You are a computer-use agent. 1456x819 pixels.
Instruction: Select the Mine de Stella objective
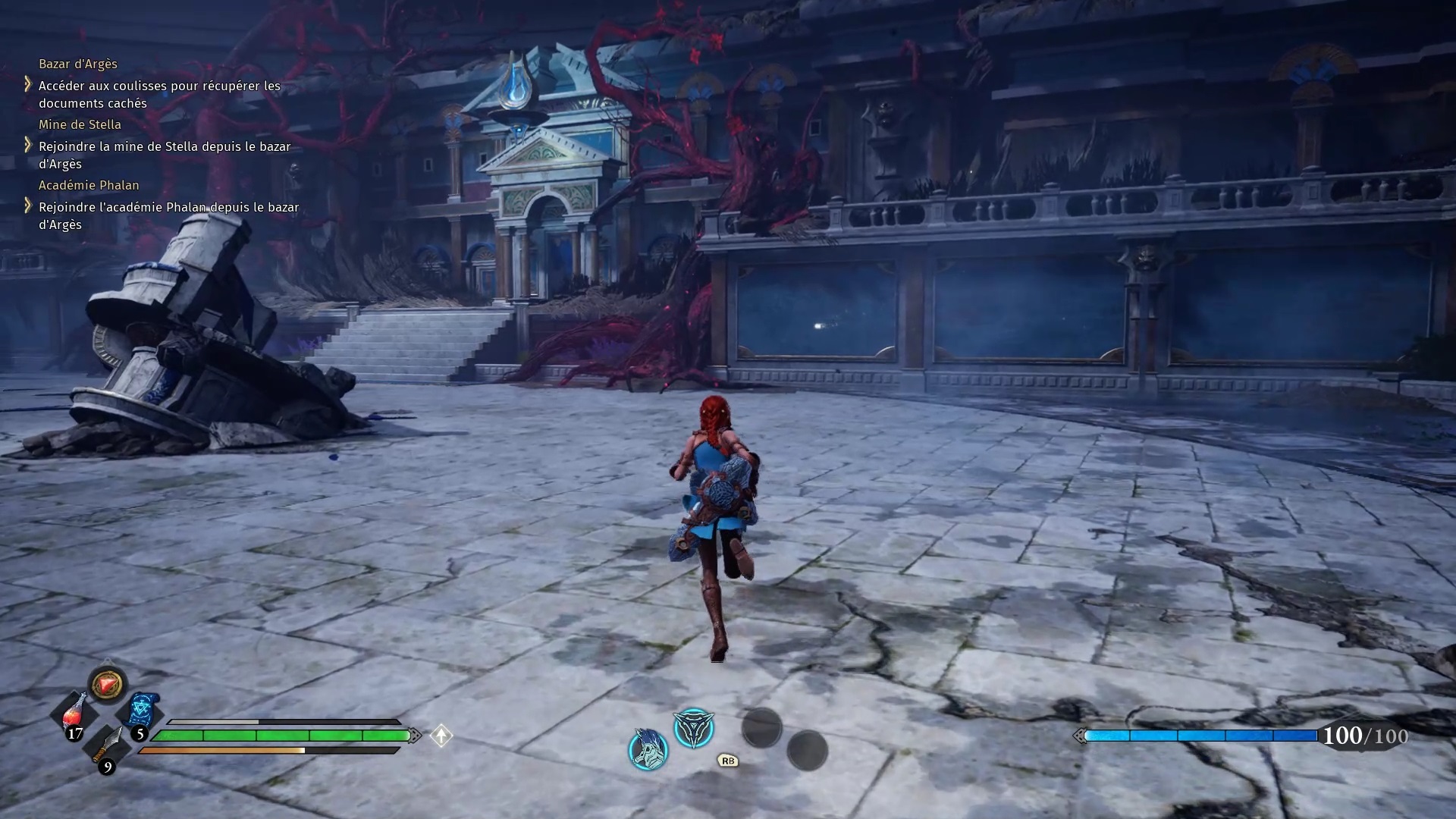click(x=165, y=155)
